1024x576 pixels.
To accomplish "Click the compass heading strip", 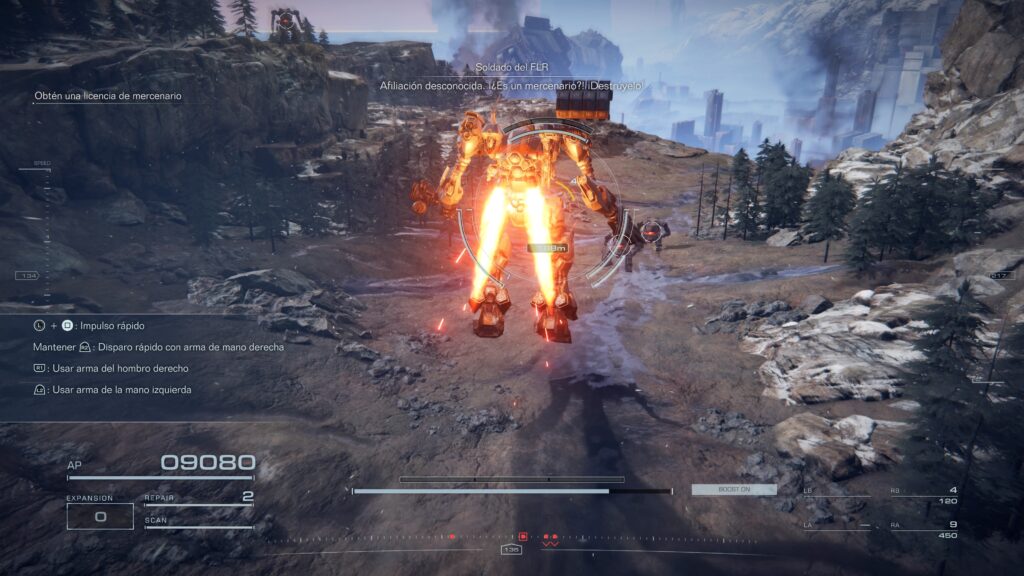I will click(512, 548).
